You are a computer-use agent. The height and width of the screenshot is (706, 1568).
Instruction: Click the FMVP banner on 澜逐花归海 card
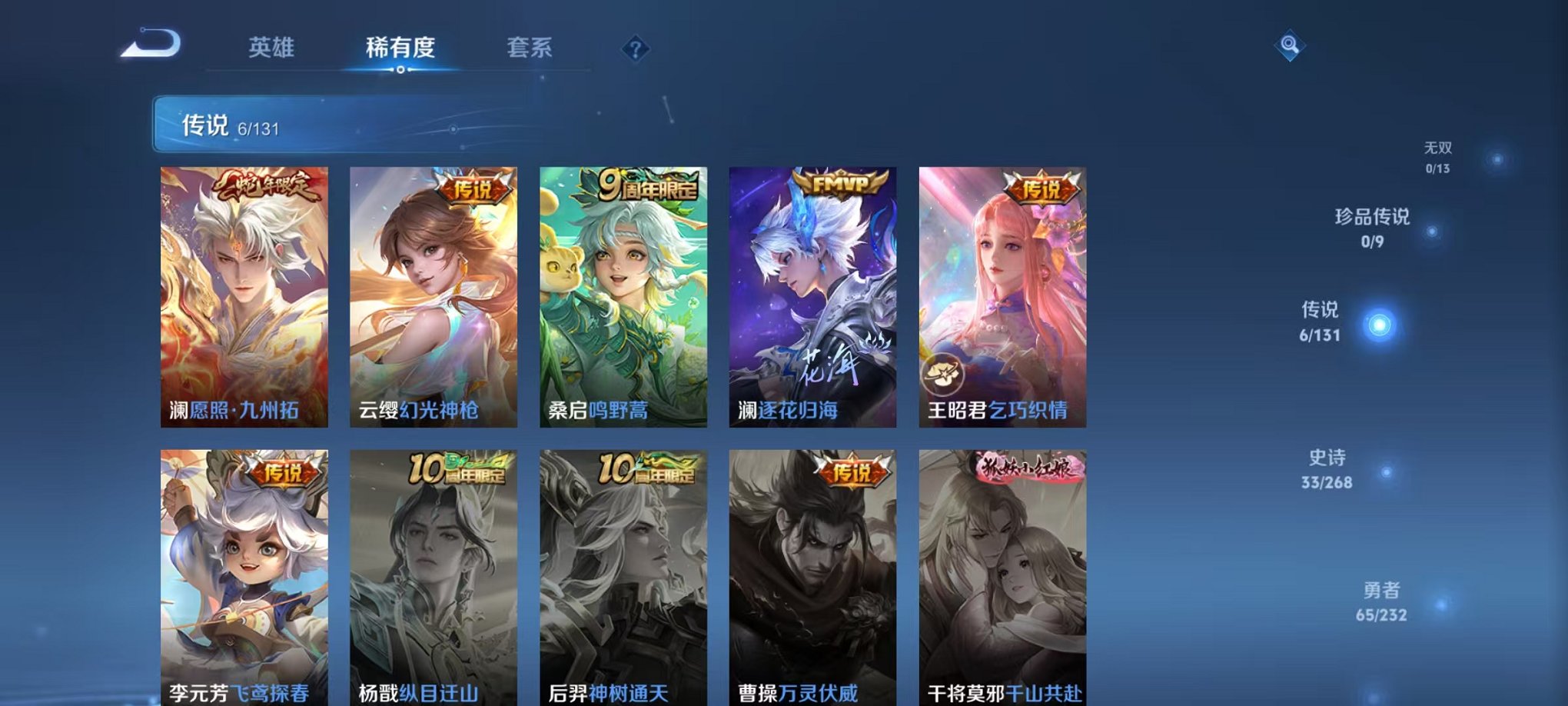click(x=838, y=185)
